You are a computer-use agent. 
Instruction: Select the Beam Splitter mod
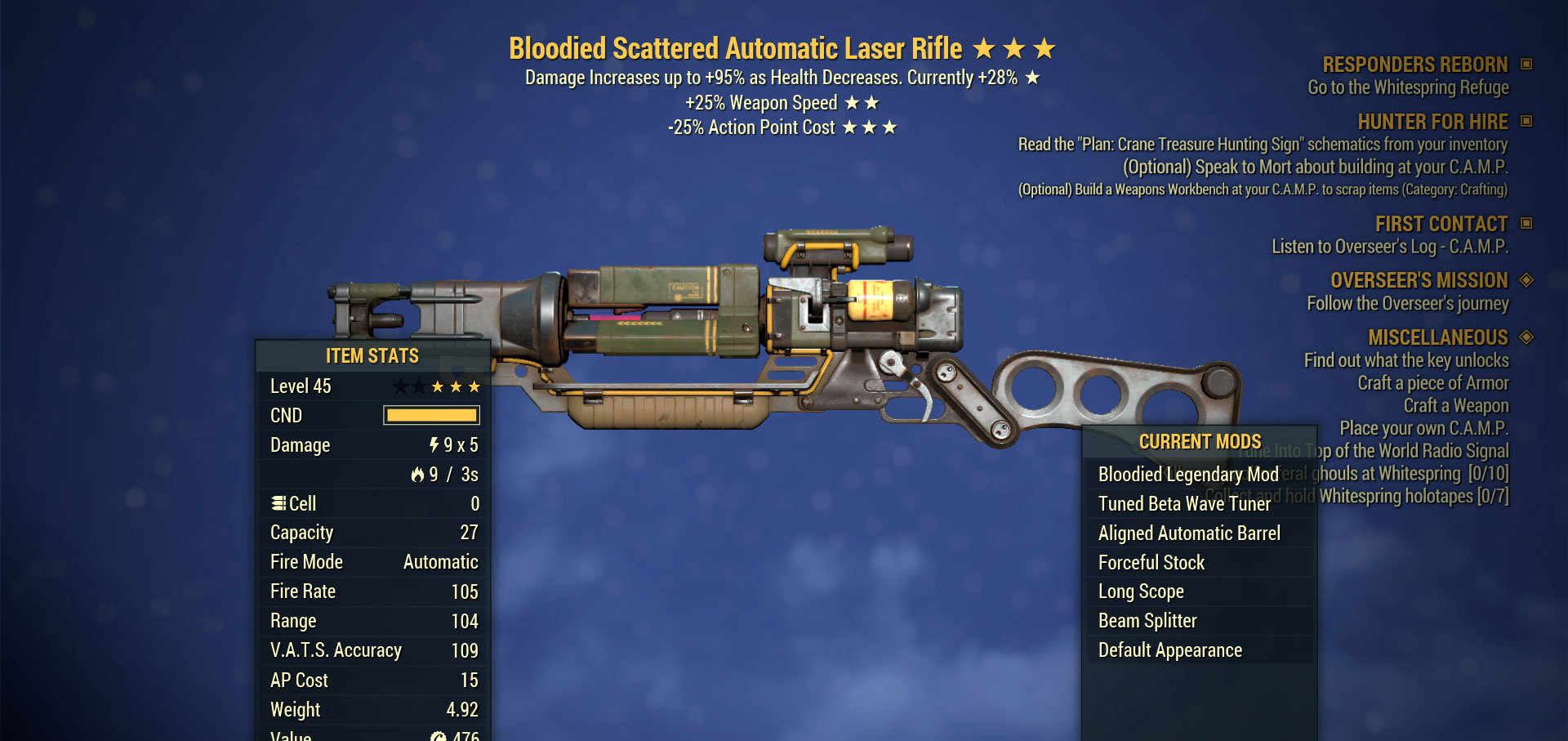pyautogui.click(x=1147, y=621)
